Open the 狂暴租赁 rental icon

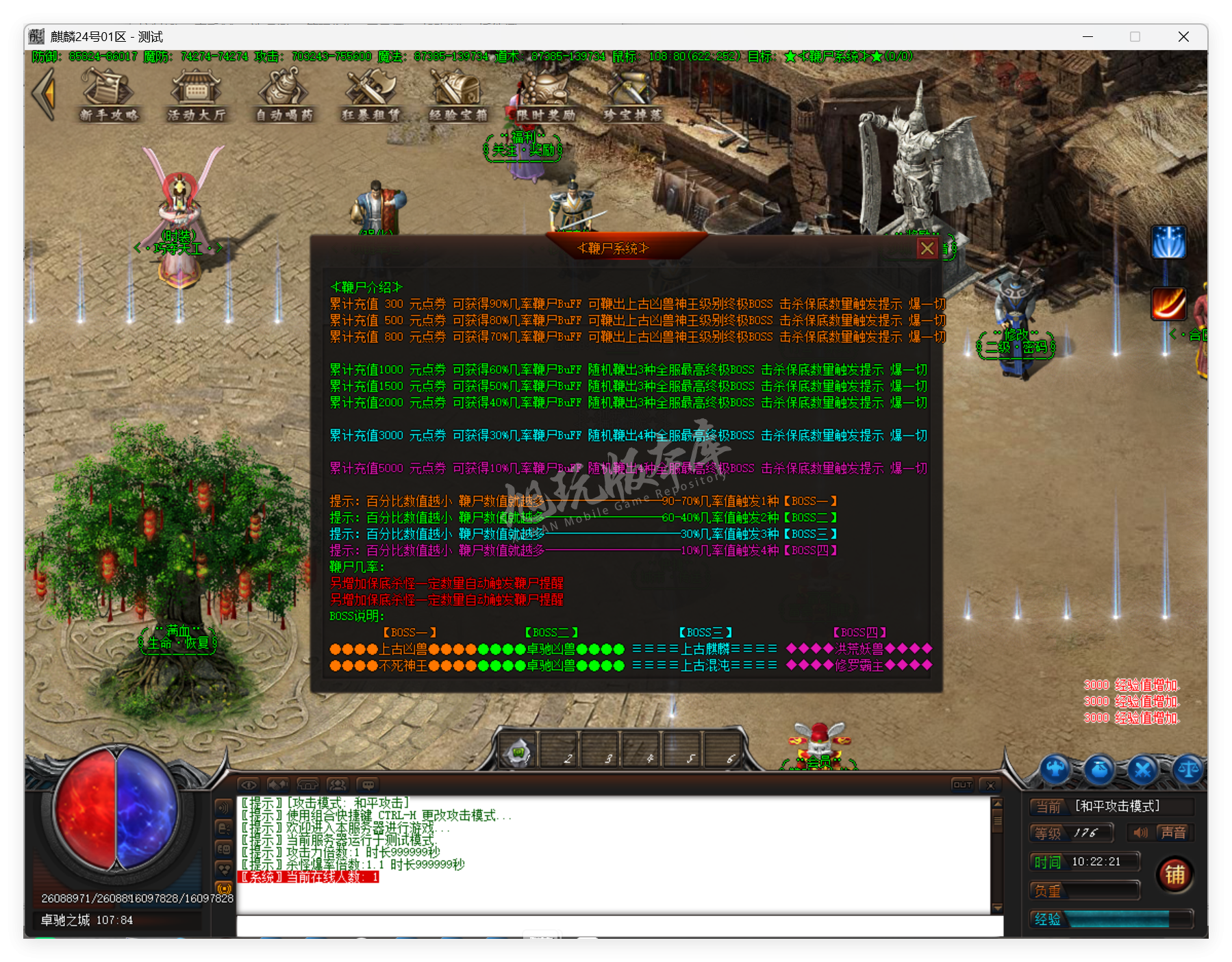click(370, 94)
